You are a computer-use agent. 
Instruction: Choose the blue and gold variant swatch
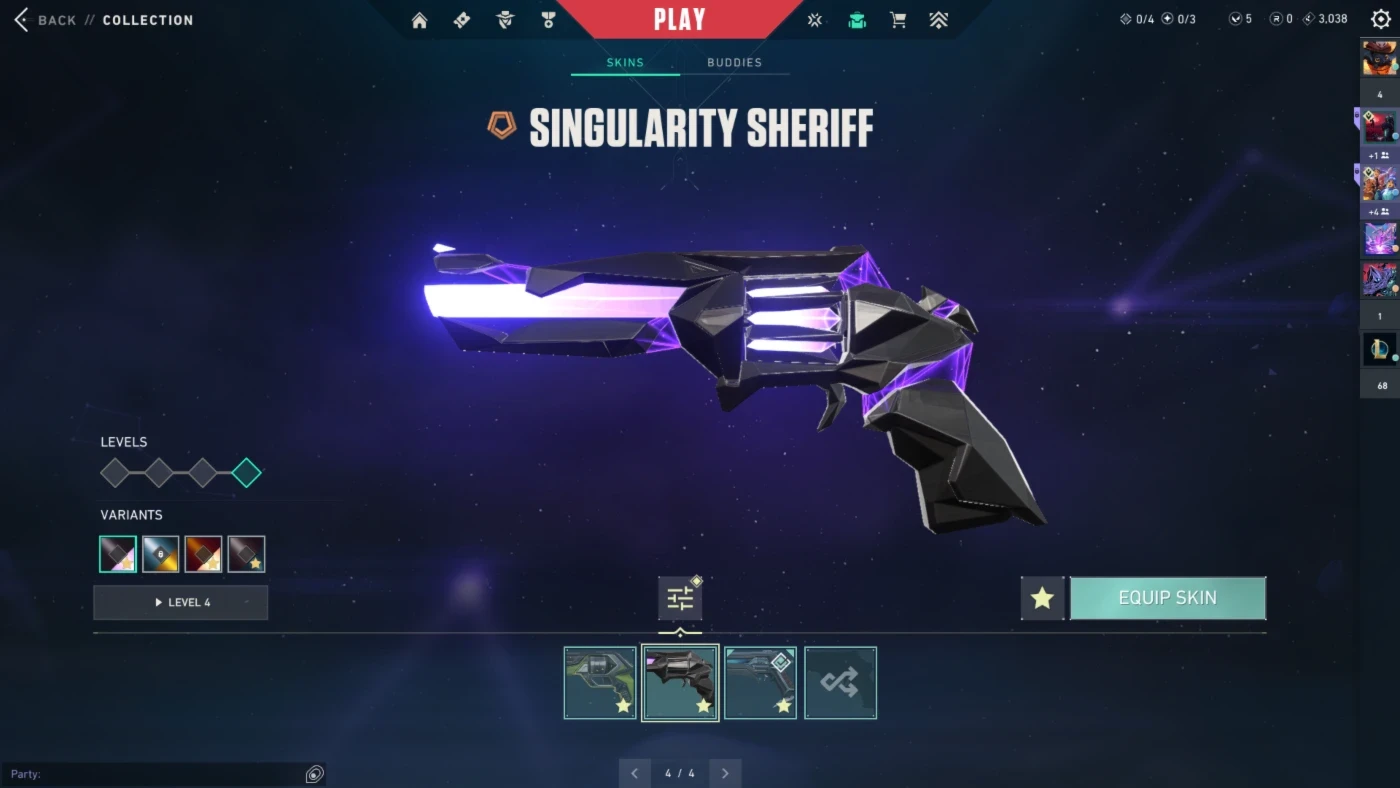coord(160,554)
